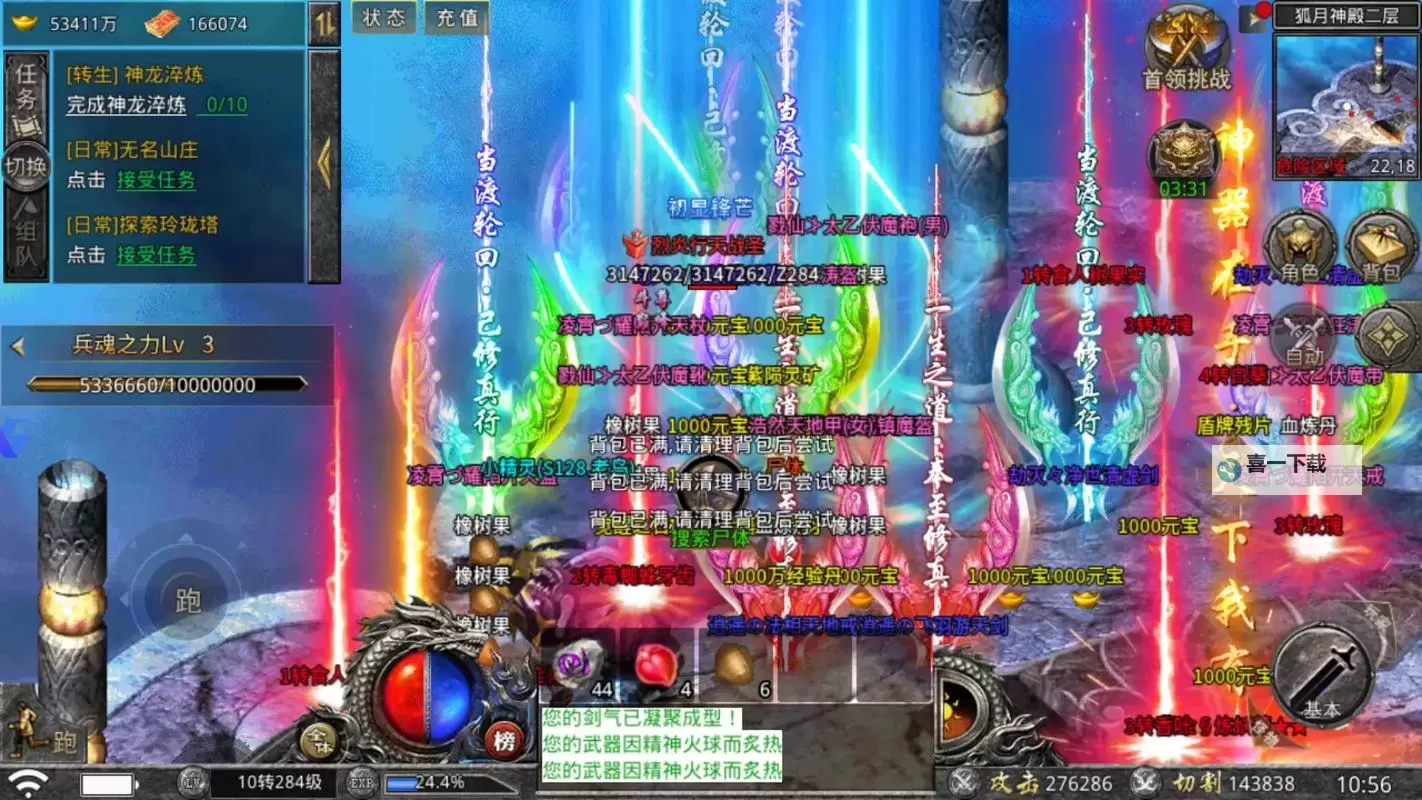Accept the 探索玲珑塔 daily quest

[x=156, y=254]
